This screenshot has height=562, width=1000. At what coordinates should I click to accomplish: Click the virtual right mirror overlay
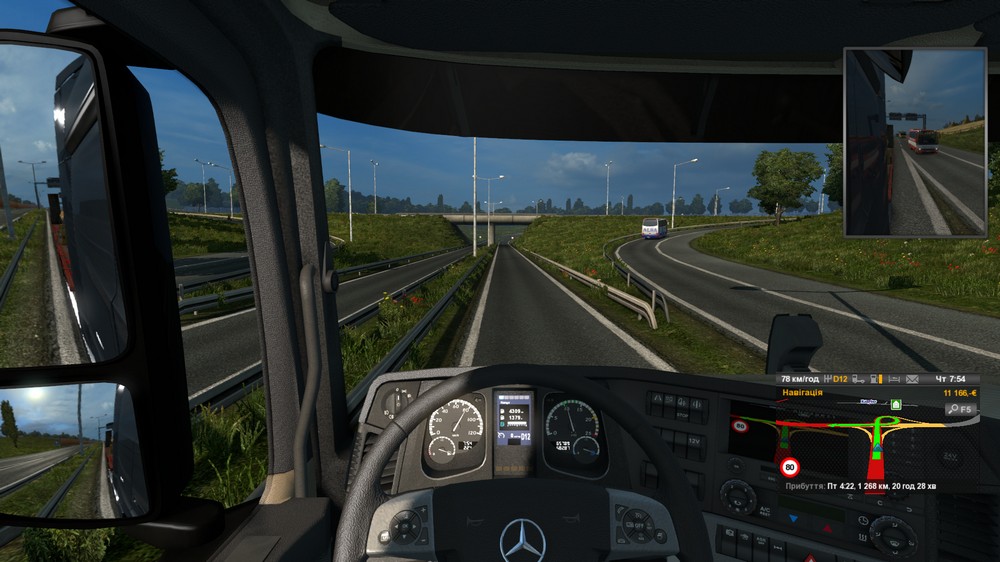915,142
